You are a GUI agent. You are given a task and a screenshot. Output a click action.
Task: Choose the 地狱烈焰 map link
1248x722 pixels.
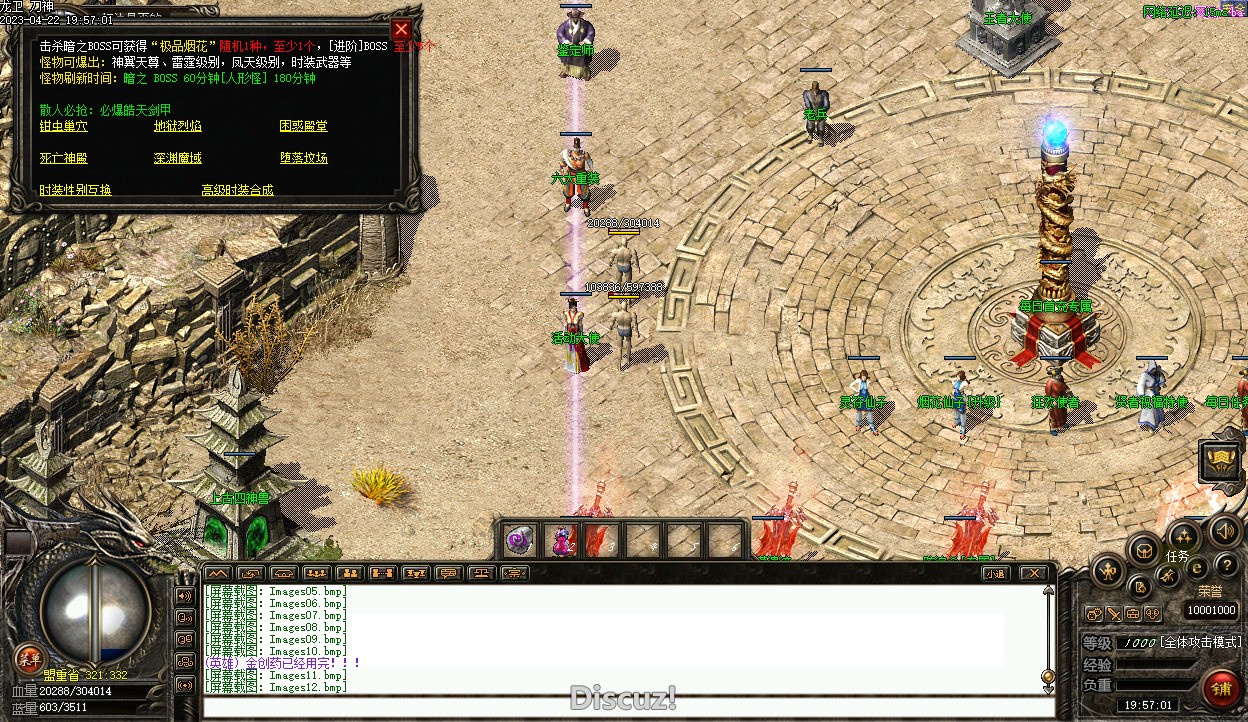coord(178,126)
